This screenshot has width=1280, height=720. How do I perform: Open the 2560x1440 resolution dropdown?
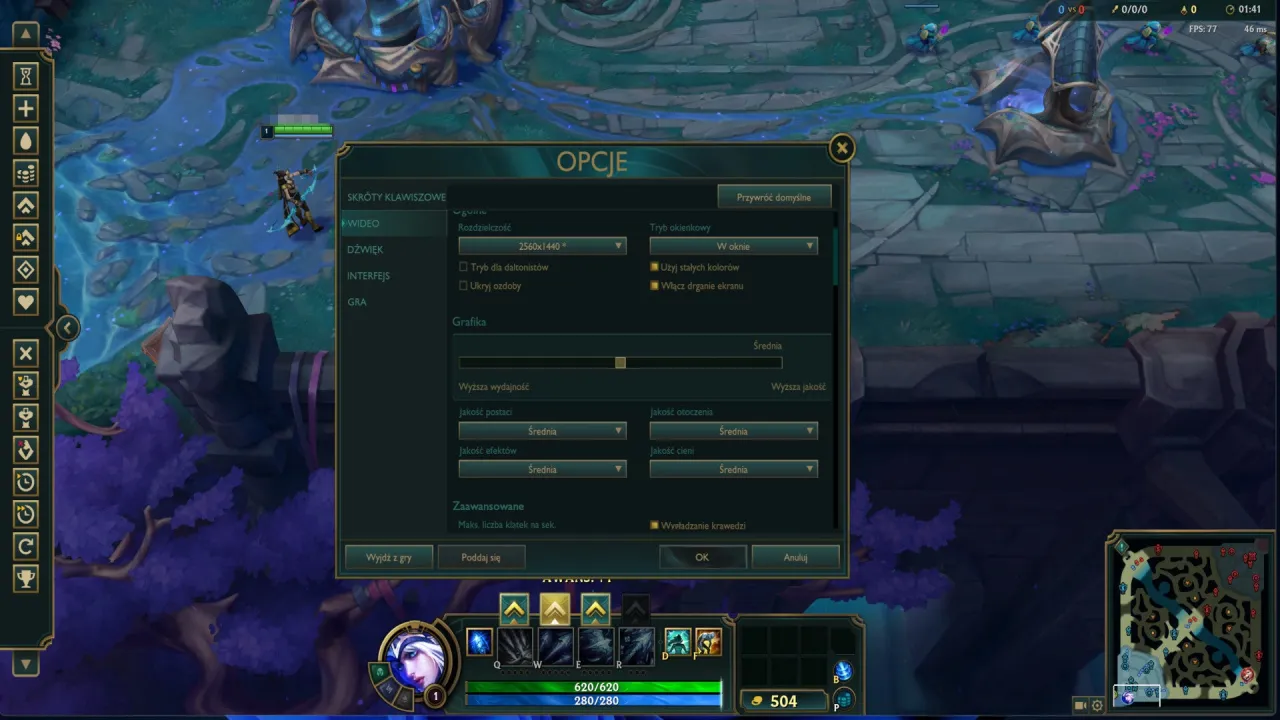[543, 245]
